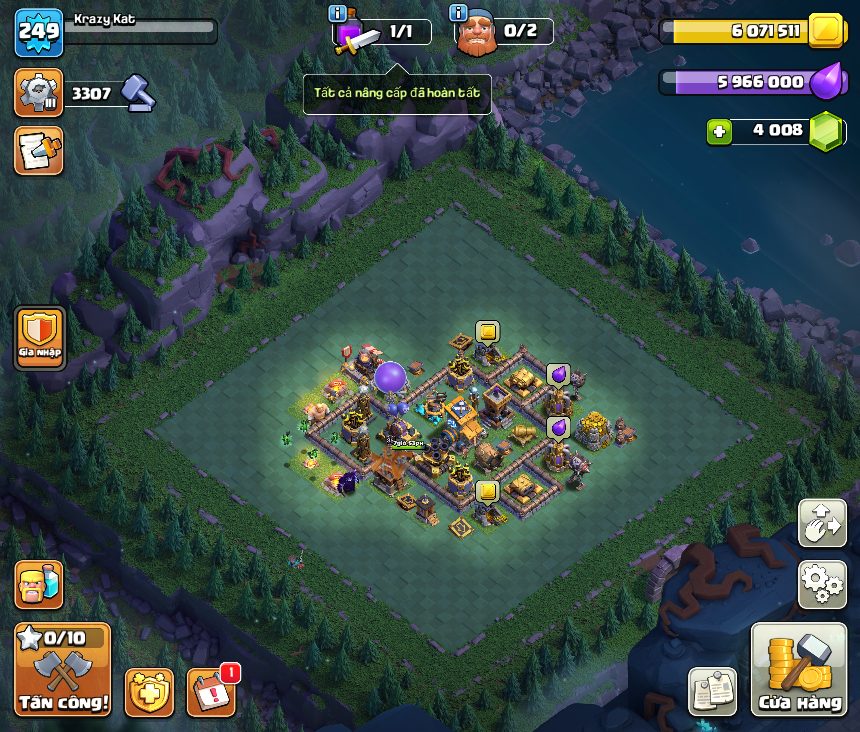Open the barbarian army overview icon
Image resolution: width=860 pixels, height=732 pixels.
coord(39,584)
